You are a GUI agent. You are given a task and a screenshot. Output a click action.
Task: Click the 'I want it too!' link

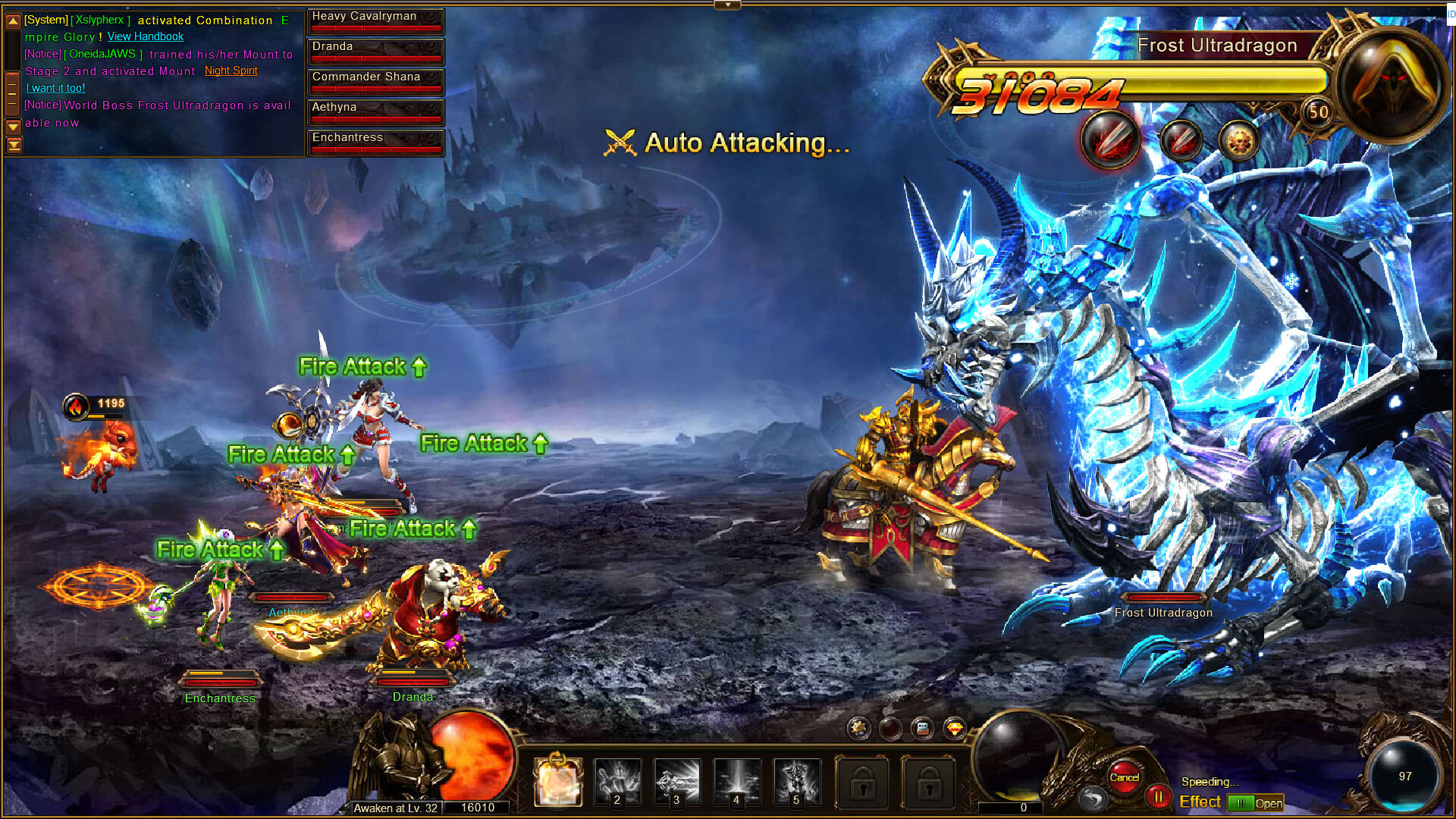coord(55,88)
